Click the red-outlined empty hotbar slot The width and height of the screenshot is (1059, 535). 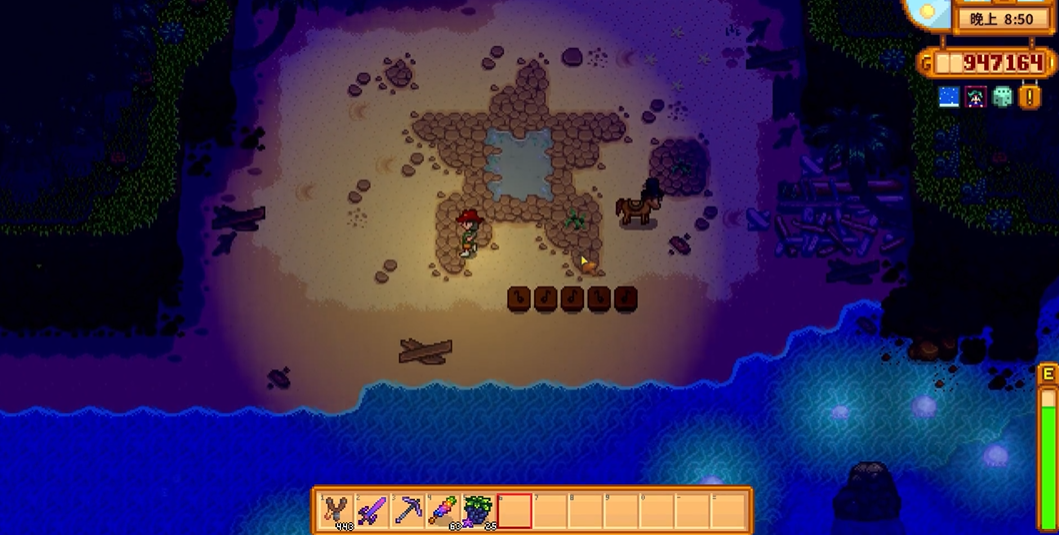coord(514,511)
